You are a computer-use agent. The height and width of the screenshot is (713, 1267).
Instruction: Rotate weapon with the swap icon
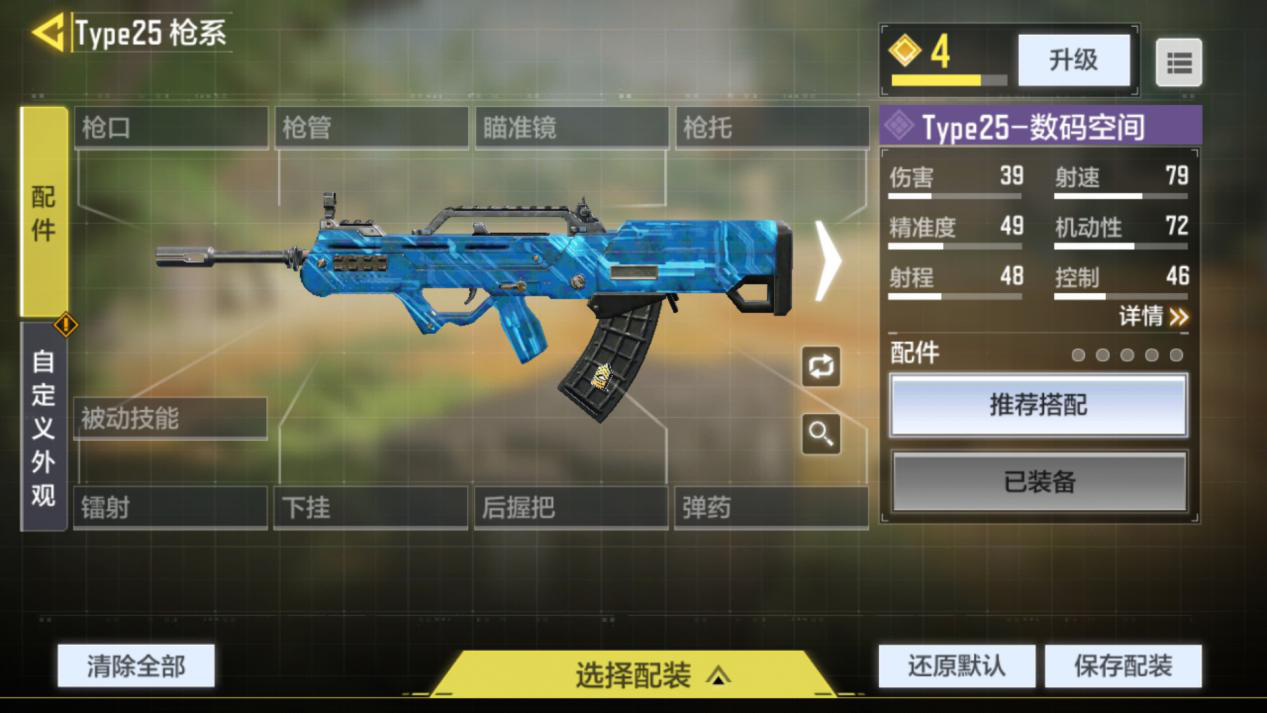821,366
